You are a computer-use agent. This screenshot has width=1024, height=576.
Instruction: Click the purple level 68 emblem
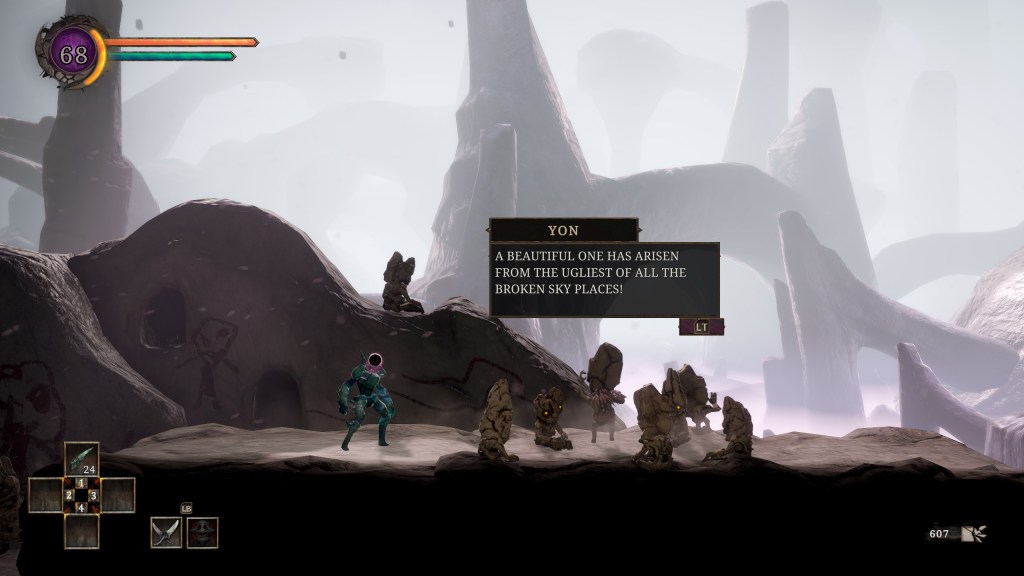coord(73,54)
